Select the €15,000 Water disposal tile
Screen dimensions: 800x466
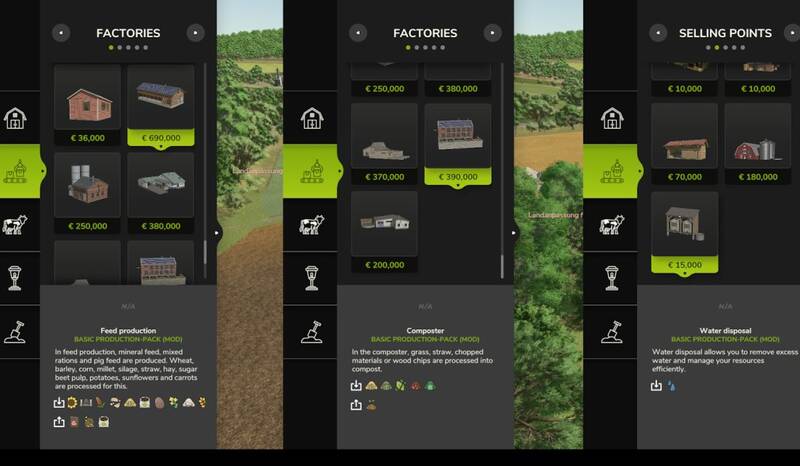point(684,232)
